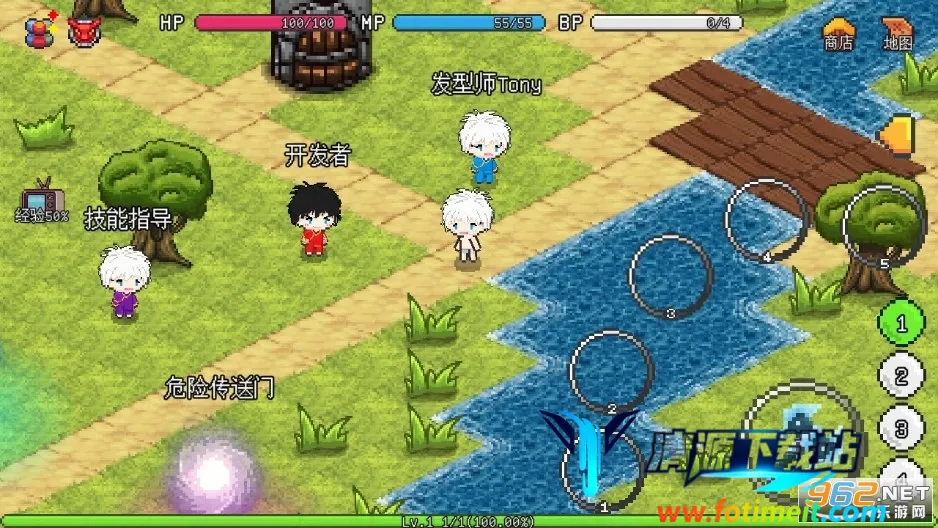Viewport: 938px width, 528px height.
Task: Tap the large main attack button
Action: pyautogui.click(x=805, y=440)
